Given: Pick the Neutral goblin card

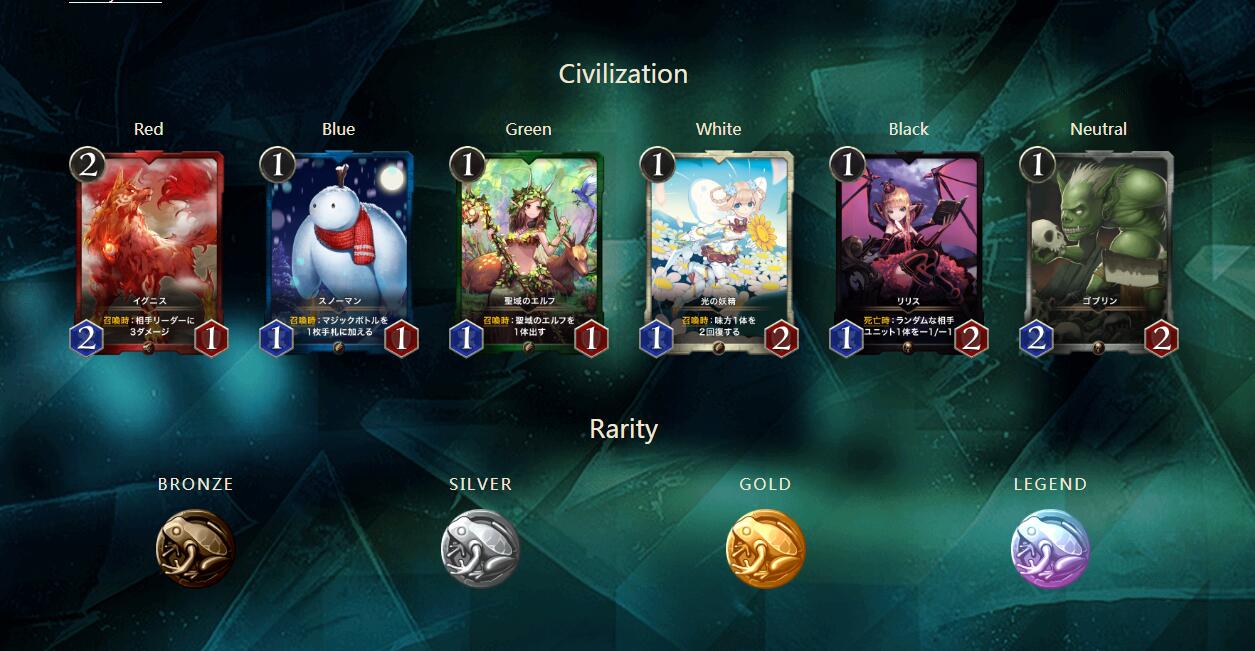Looking at the screenshot, I should (1099, 250).
